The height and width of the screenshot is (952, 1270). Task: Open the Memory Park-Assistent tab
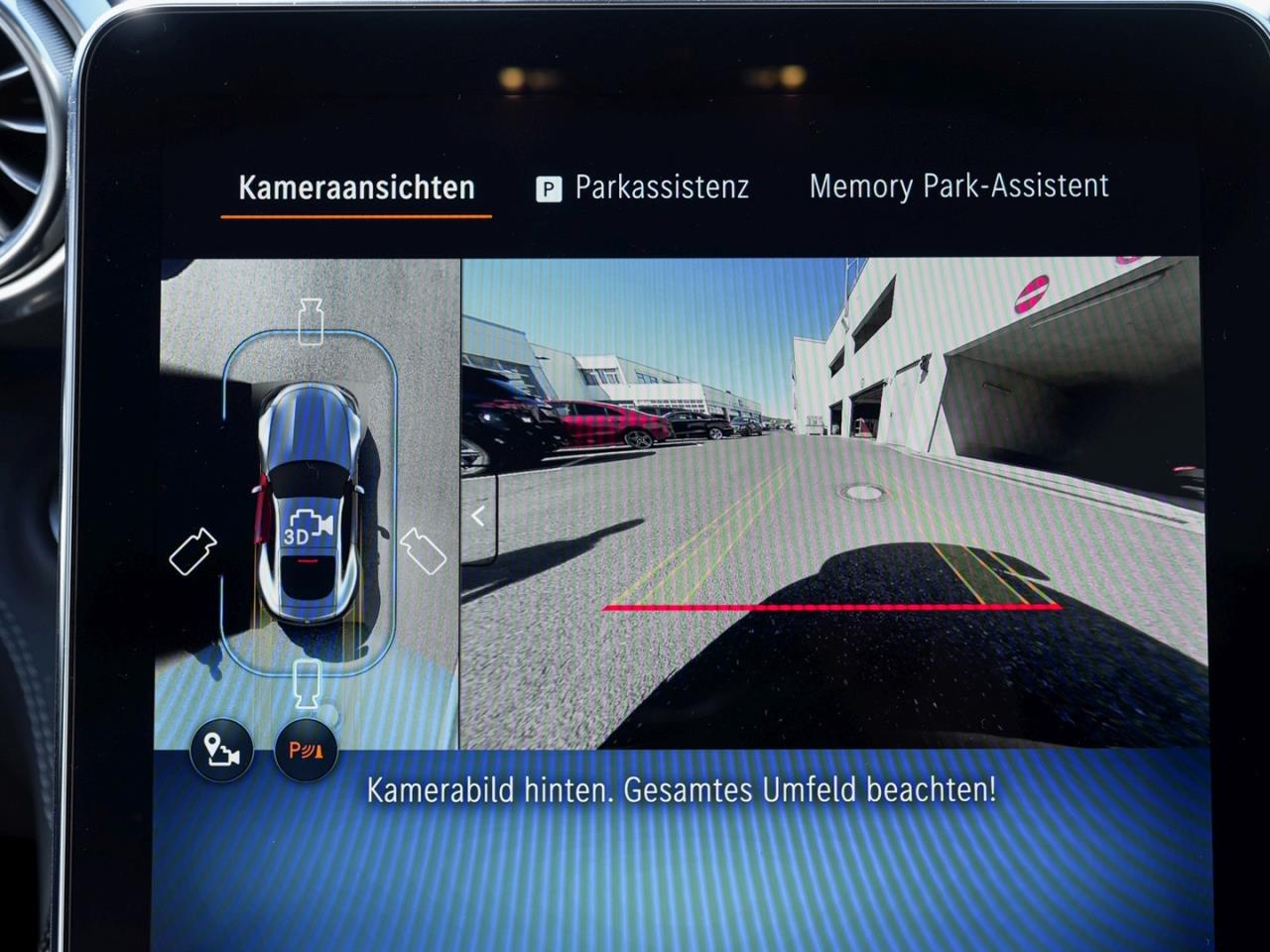pyautogui.click(x=959, y=185)
